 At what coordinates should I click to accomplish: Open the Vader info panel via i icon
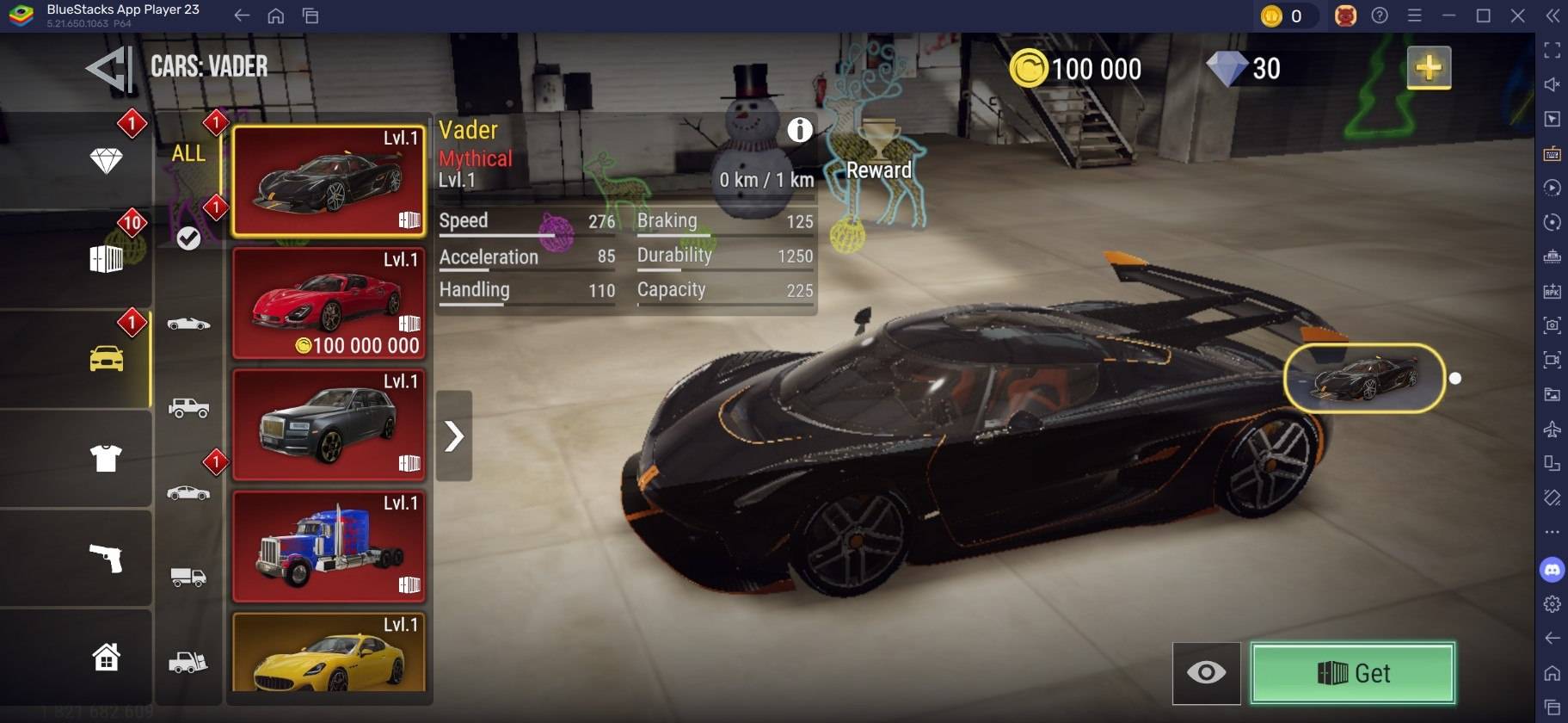(x=802, y=130)
